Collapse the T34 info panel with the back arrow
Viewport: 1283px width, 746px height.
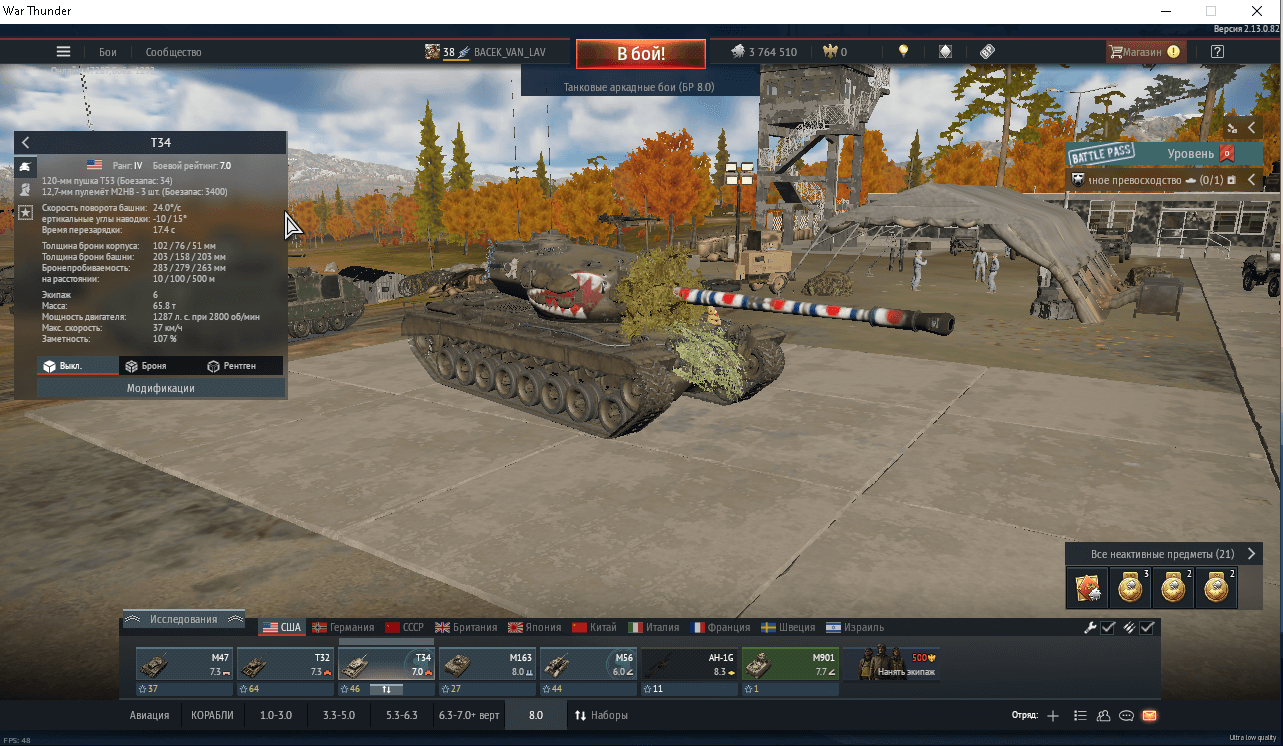(x=26, y=143)
